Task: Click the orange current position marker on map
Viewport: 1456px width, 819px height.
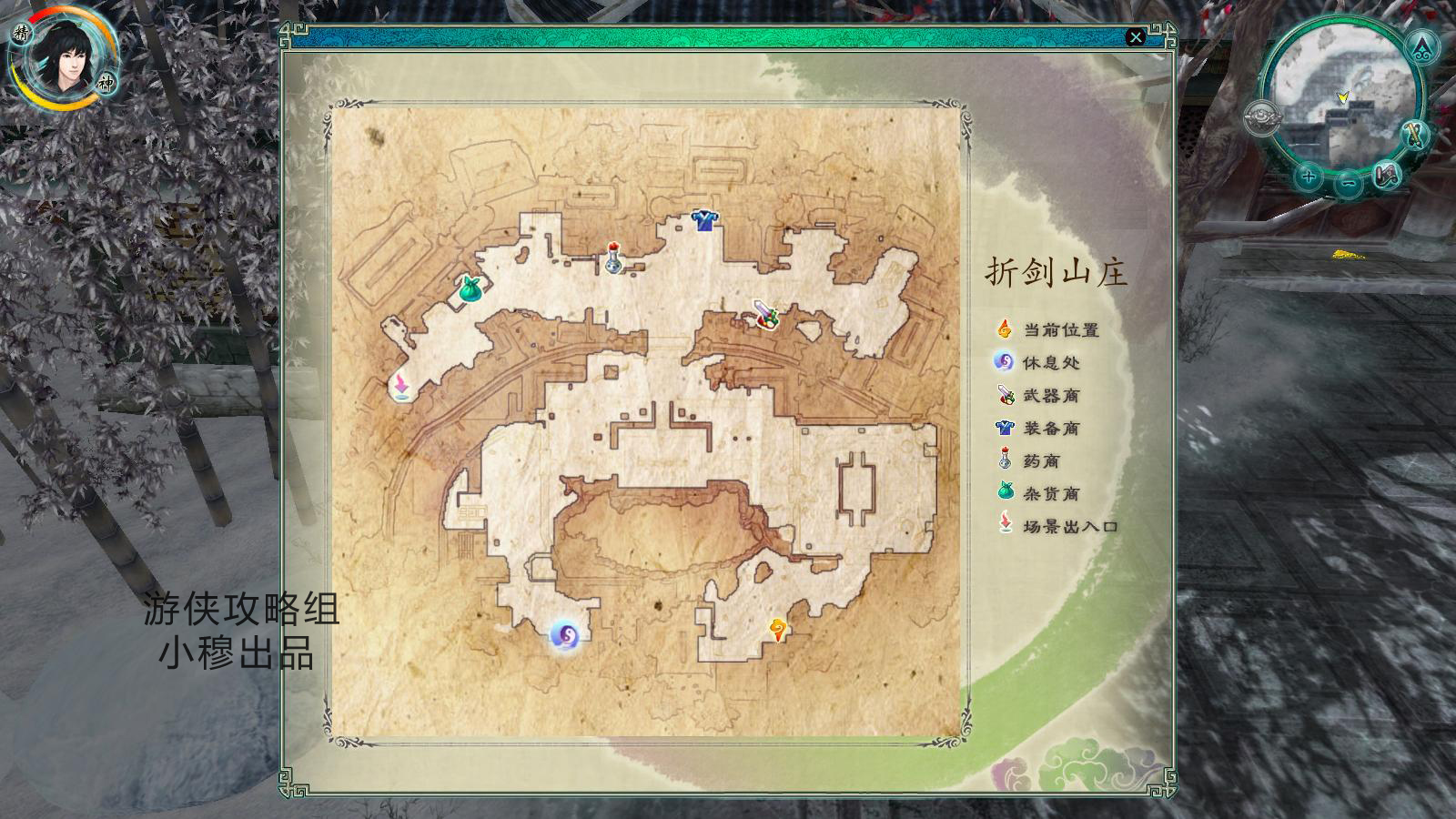Action: pyautogui.click(x=777, y=629)
